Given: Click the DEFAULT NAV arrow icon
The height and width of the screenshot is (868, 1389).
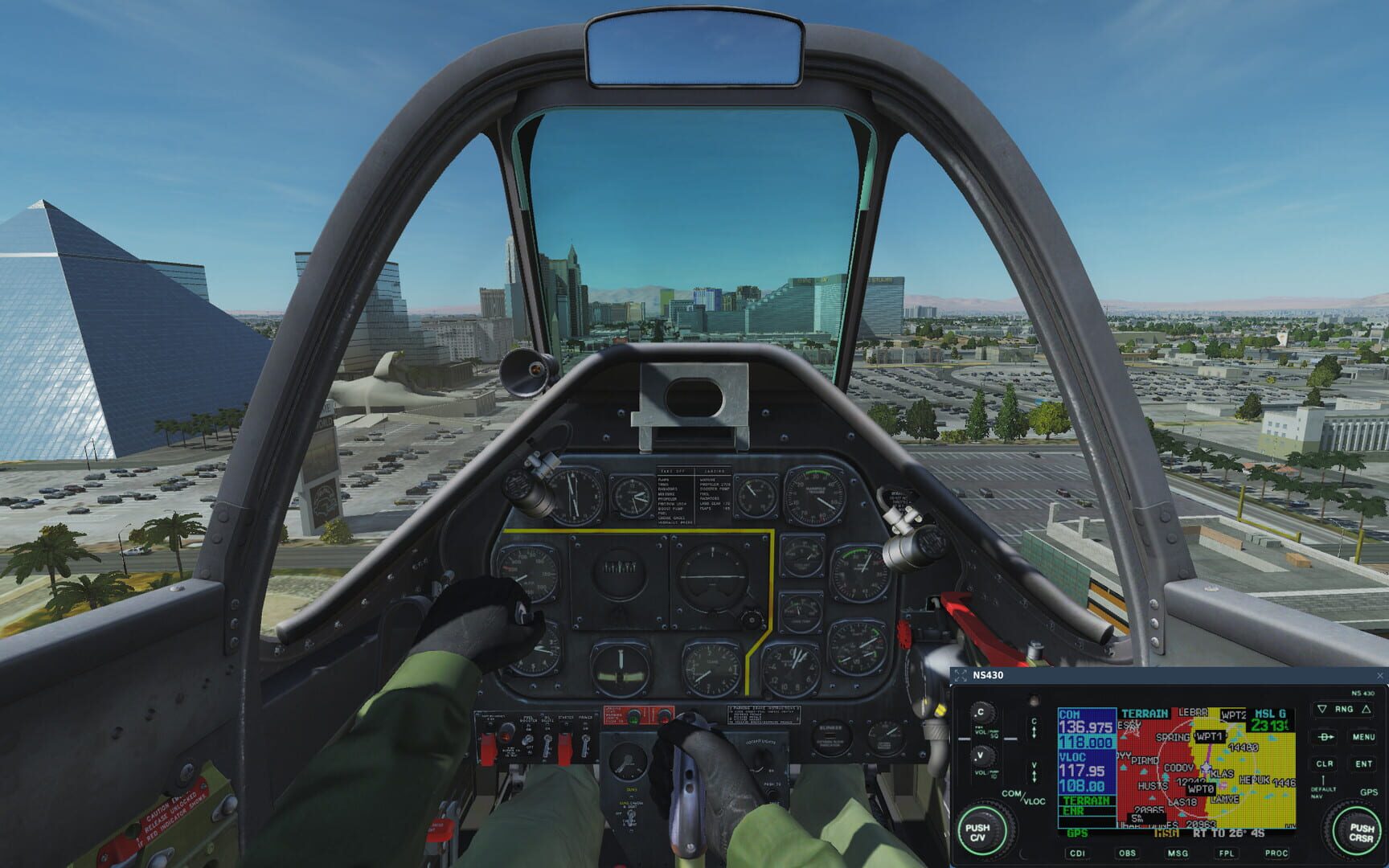Looking at the screenshot, I should (x=1322, y=780).
